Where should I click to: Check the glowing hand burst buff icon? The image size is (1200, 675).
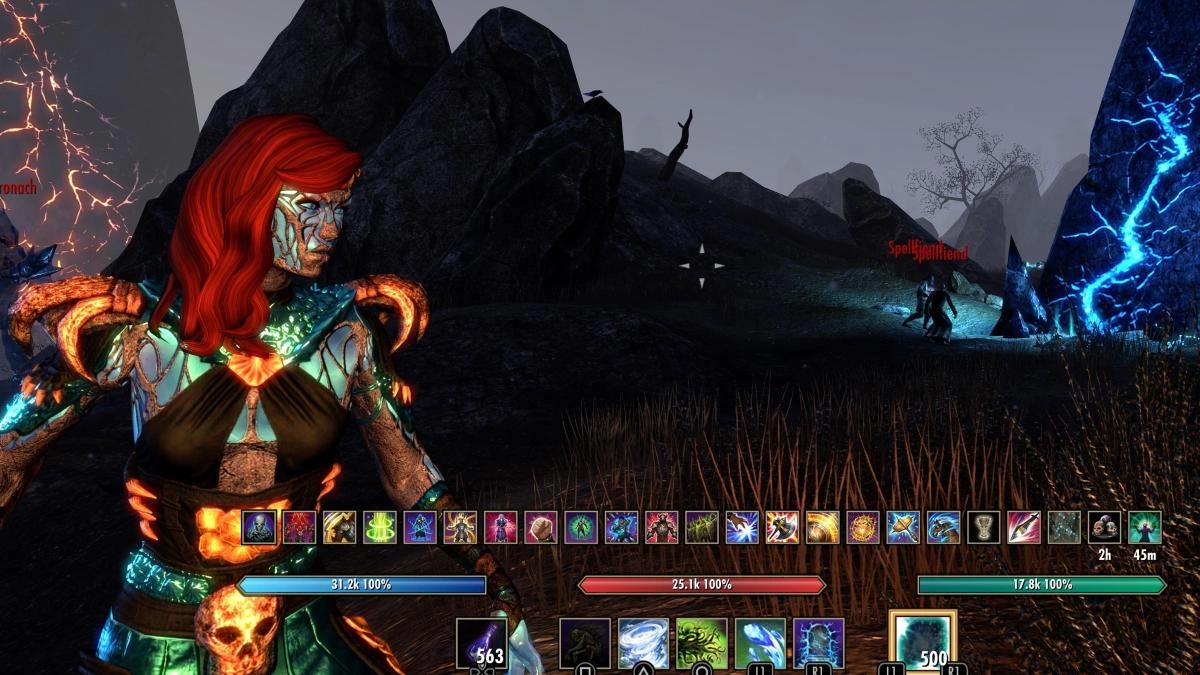[742, 527]
